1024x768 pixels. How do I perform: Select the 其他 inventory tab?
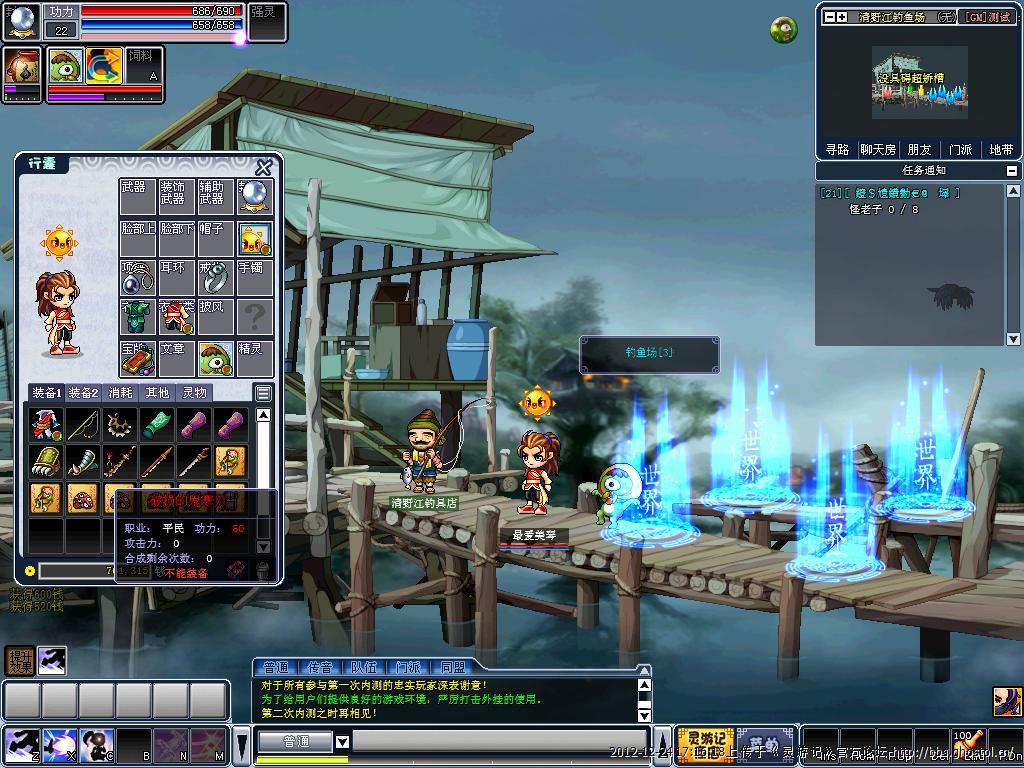pos(157,393)
